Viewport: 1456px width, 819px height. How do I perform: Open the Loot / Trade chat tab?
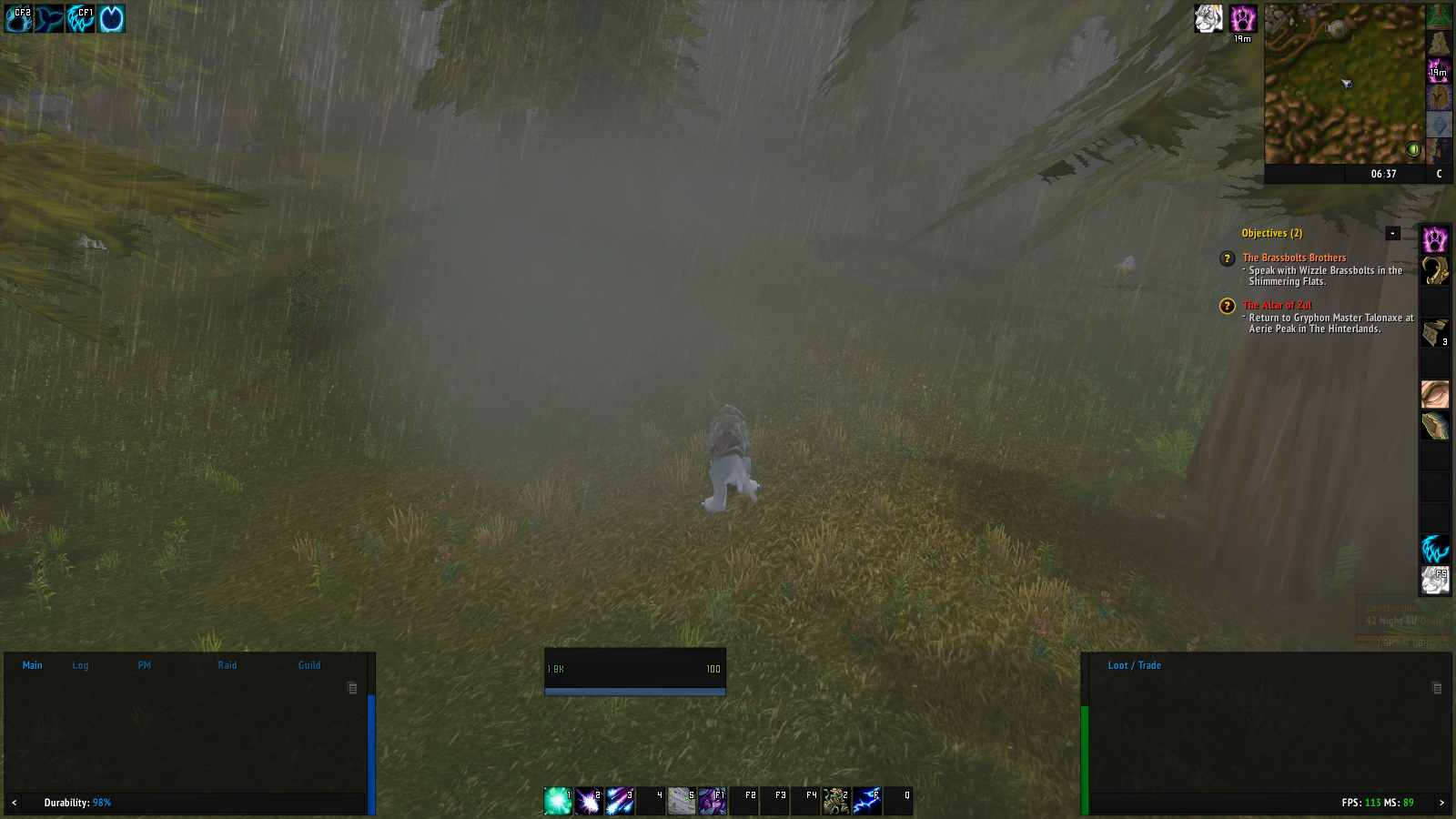[x=1134, y=665]
